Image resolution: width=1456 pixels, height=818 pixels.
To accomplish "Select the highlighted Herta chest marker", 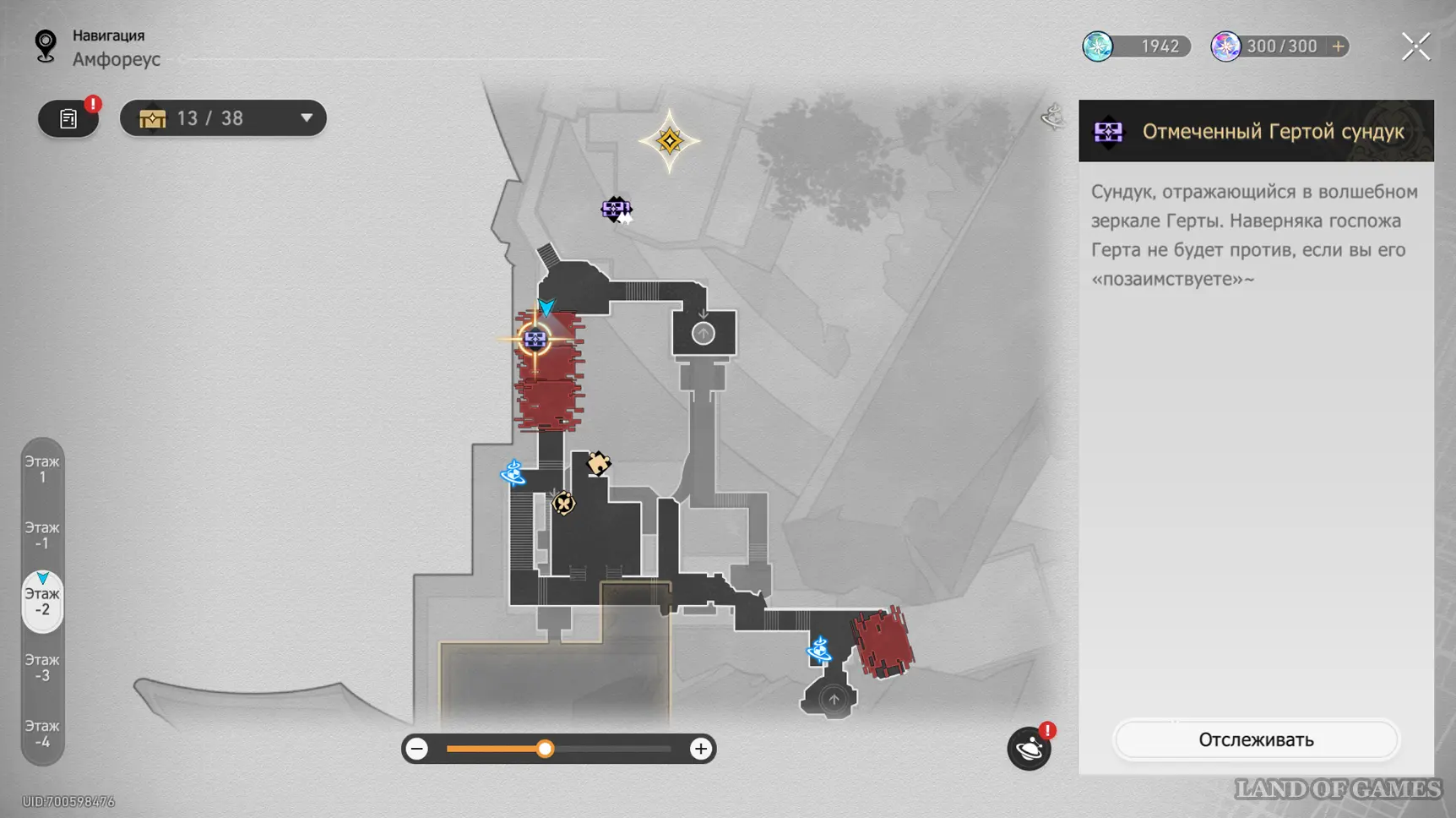I will click(535, 340).
